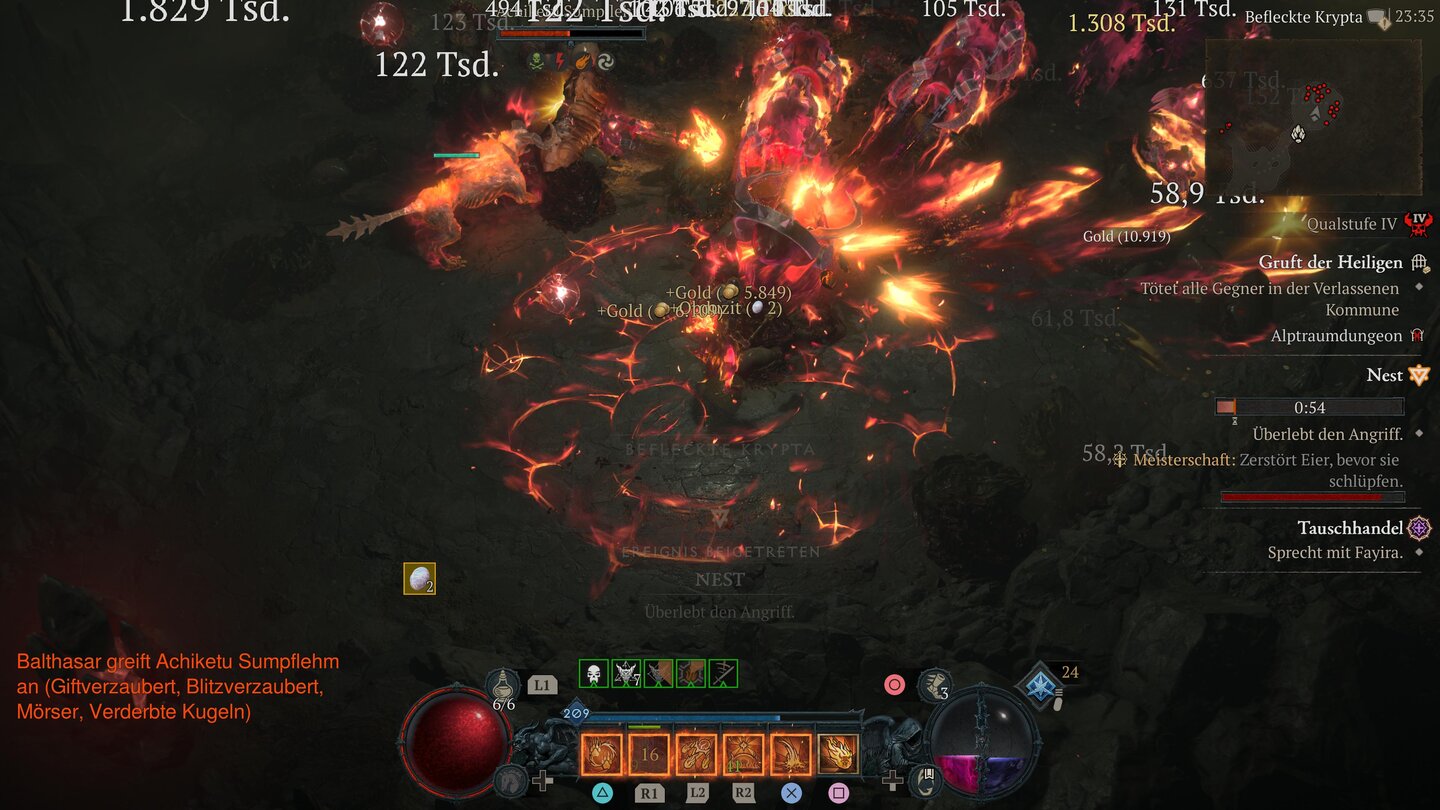Open the blue star paragon points icon
Screen dimensions: 1440x810
[x=1040, y=686]
